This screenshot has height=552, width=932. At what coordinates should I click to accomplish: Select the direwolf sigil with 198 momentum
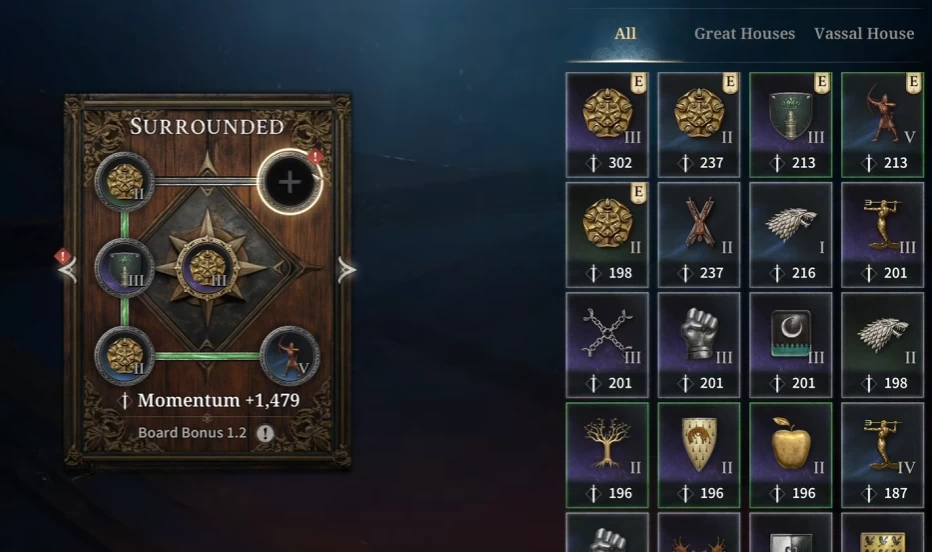882,344
